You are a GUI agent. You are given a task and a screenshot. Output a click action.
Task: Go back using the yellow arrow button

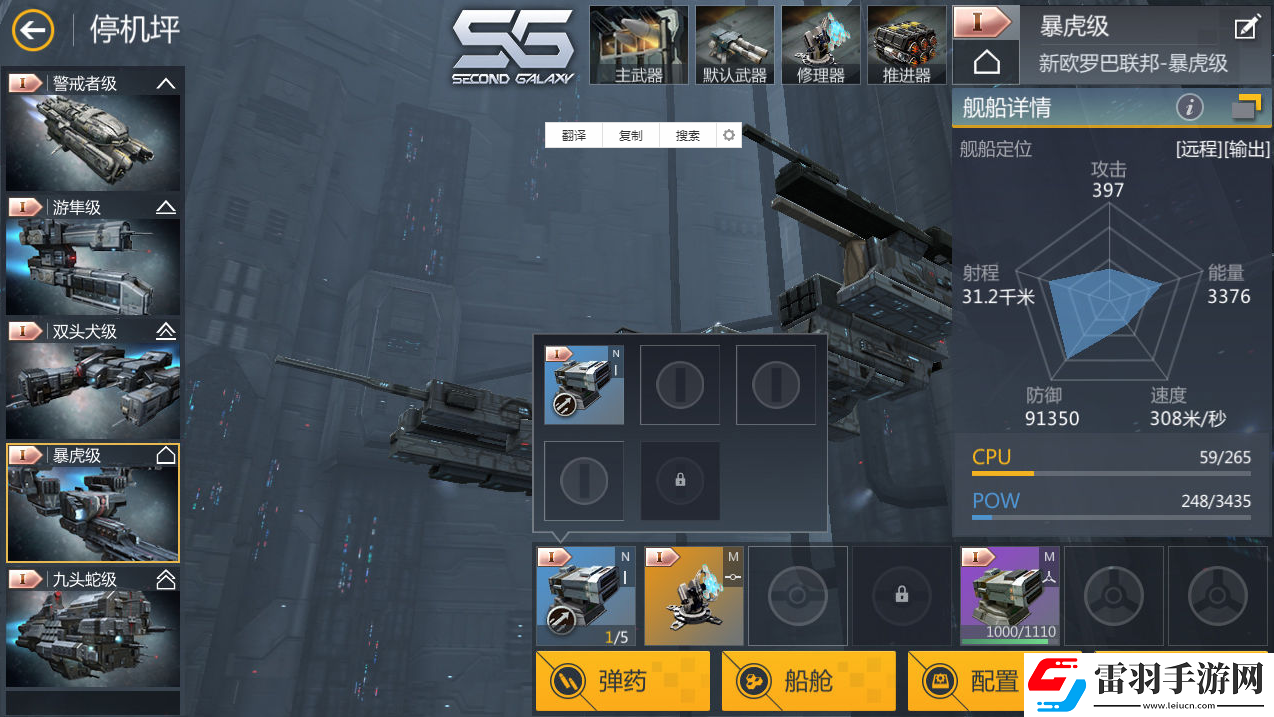point(33,30)
